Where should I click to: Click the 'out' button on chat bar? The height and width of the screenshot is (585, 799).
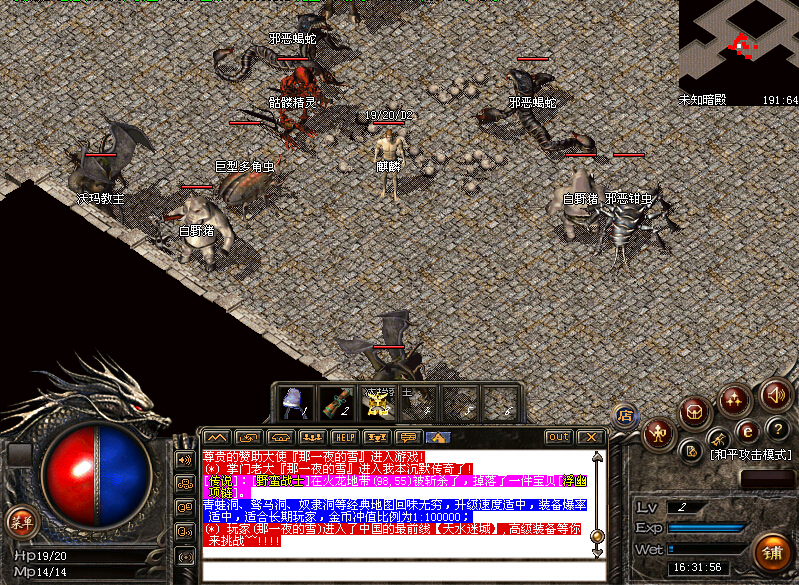click(558, 437)
